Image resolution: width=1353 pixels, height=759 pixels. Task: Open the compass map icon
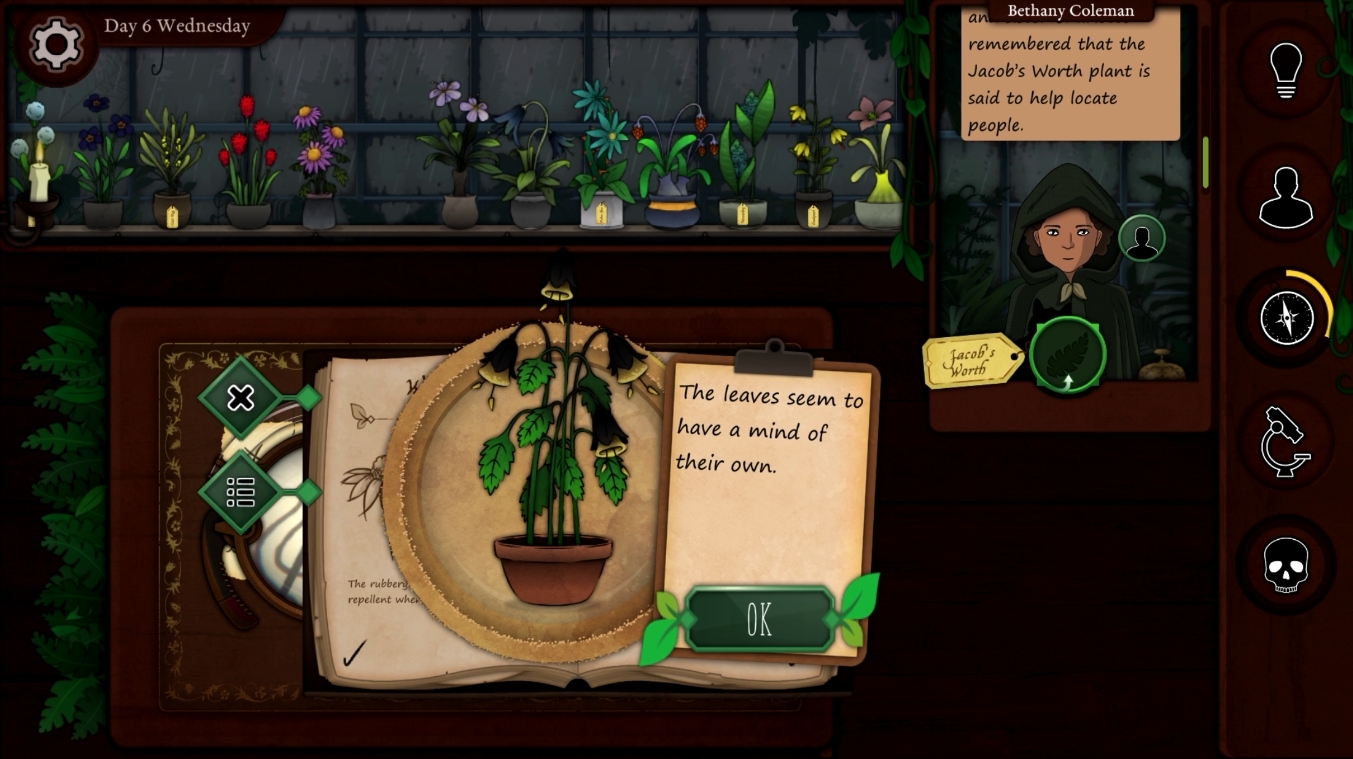[x=1286, y=318]
